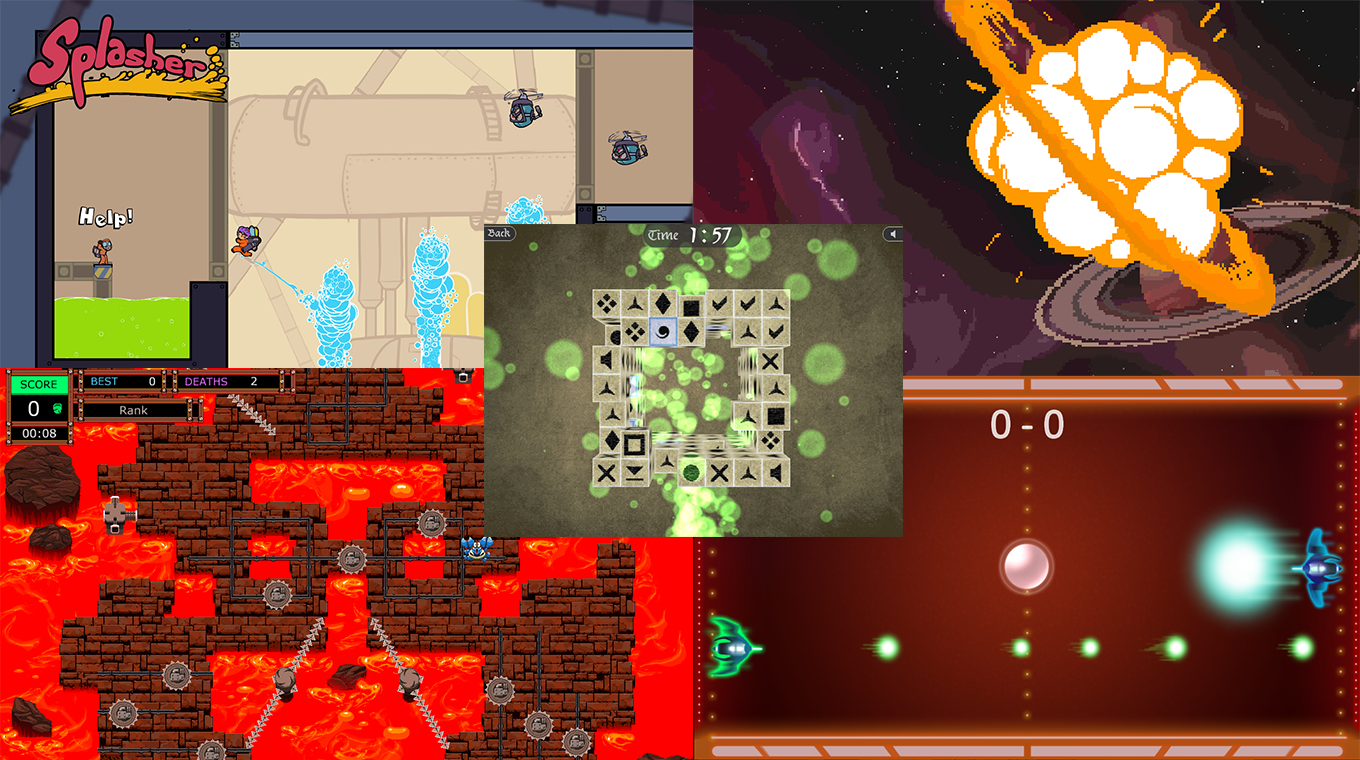Click the DEATHS counter panel
The height and width of the screenshot is (760, 1360).
pos(221,383)
